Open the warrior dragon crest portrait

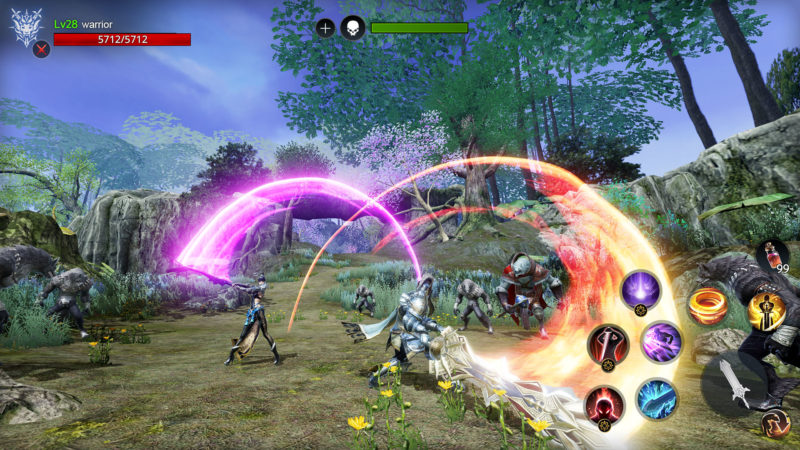coord(26,26)
